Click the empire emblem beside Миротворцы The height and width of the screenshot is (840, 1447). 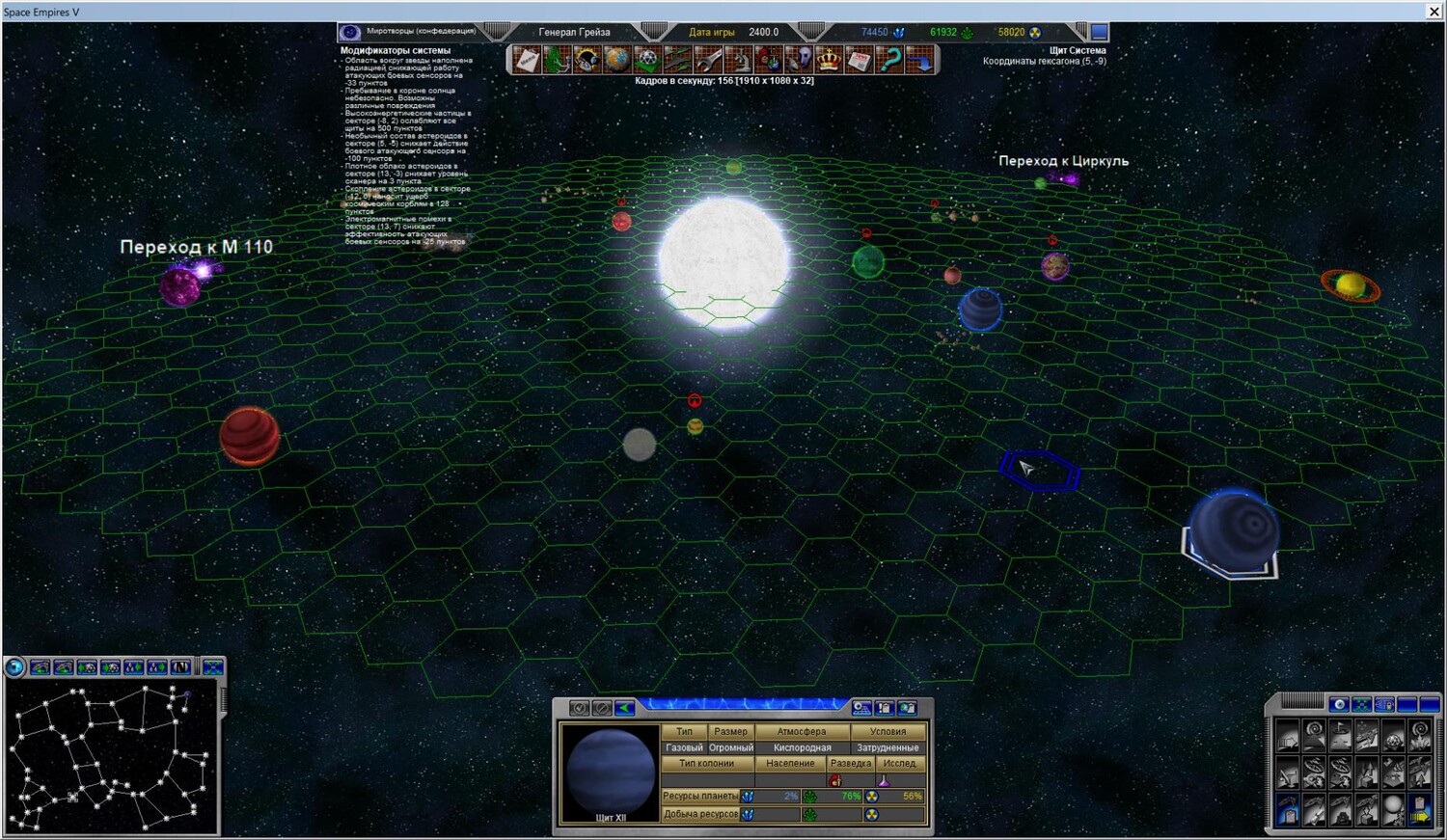coord(350,32)
